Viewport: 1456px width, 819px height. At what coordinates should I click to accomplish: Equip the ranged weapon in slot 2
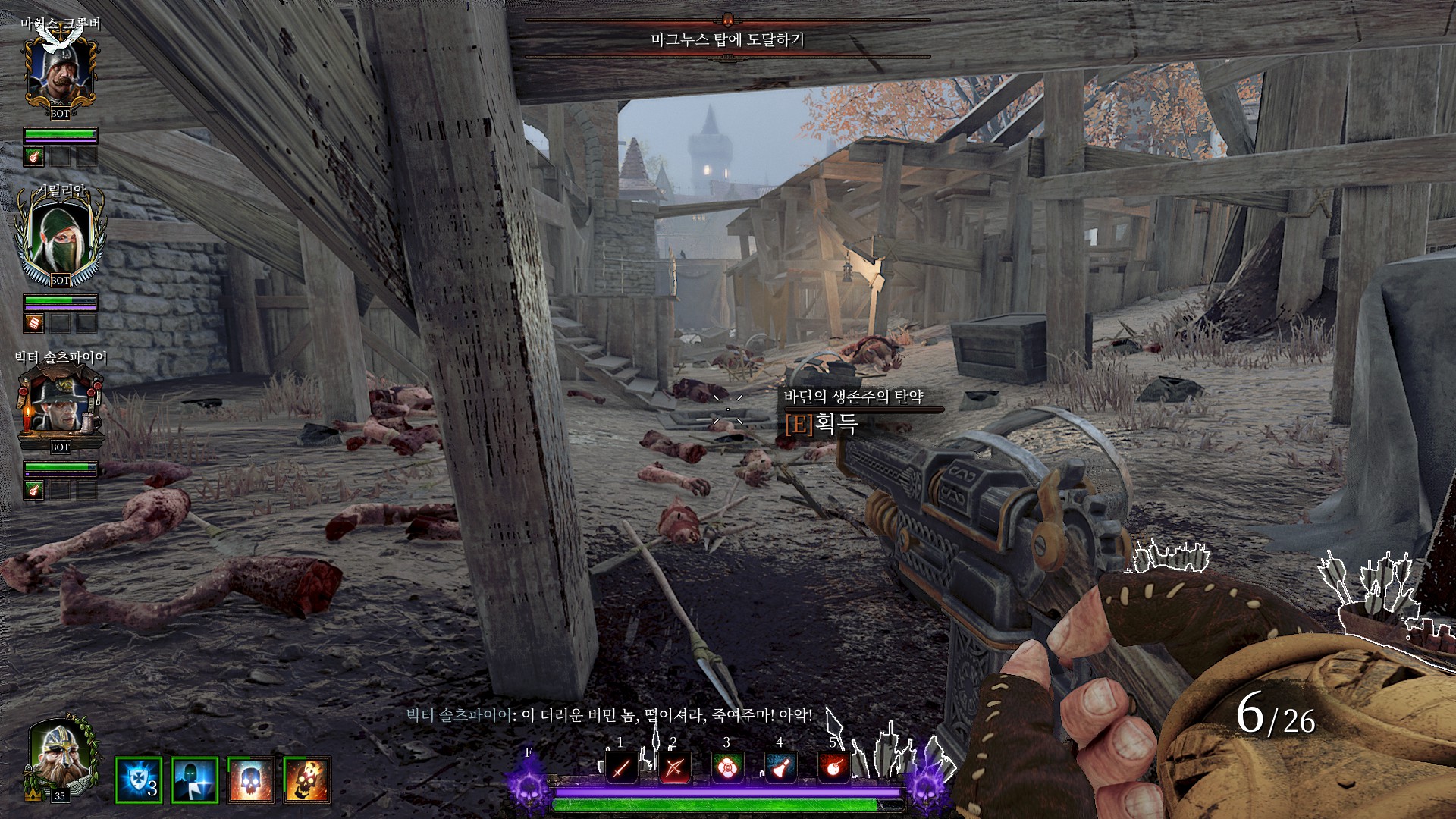tap(673, 767)
